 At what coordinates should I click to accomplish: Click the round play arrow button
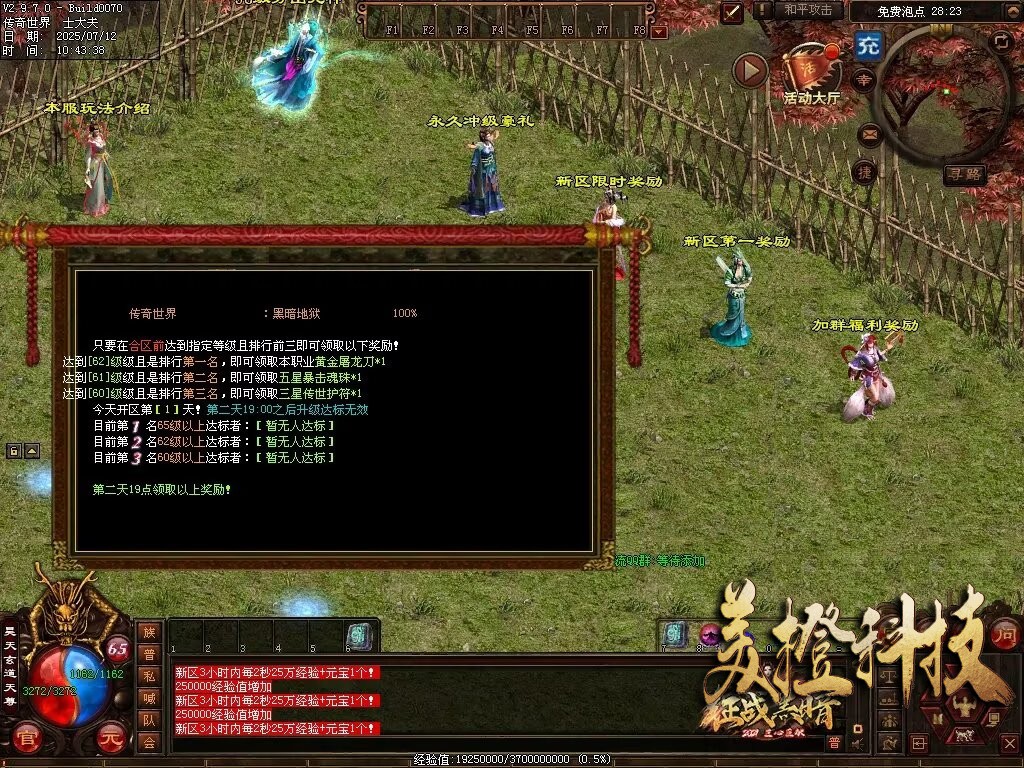tap(750, 70)
